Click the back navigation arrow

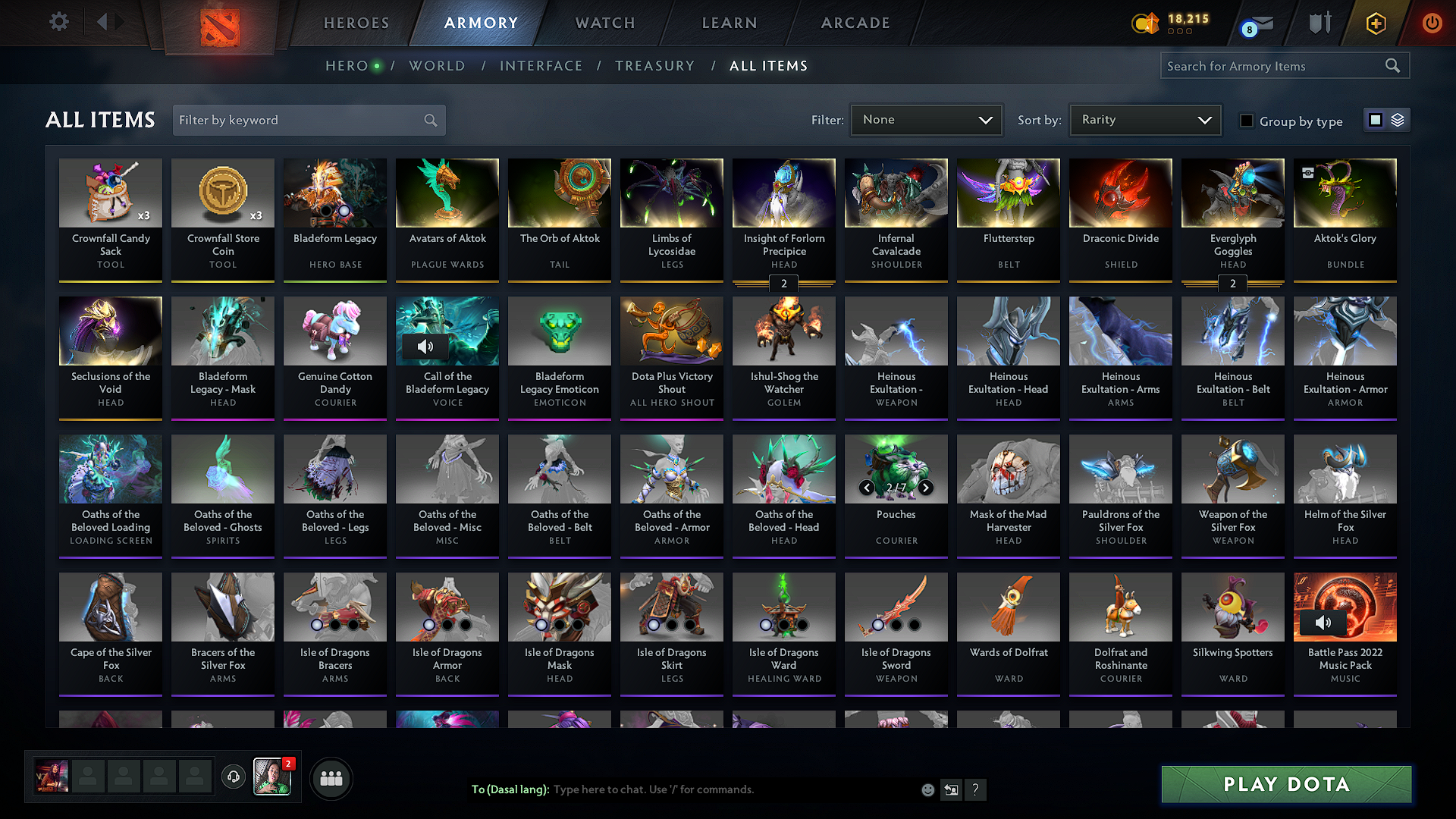coord(104,23)
